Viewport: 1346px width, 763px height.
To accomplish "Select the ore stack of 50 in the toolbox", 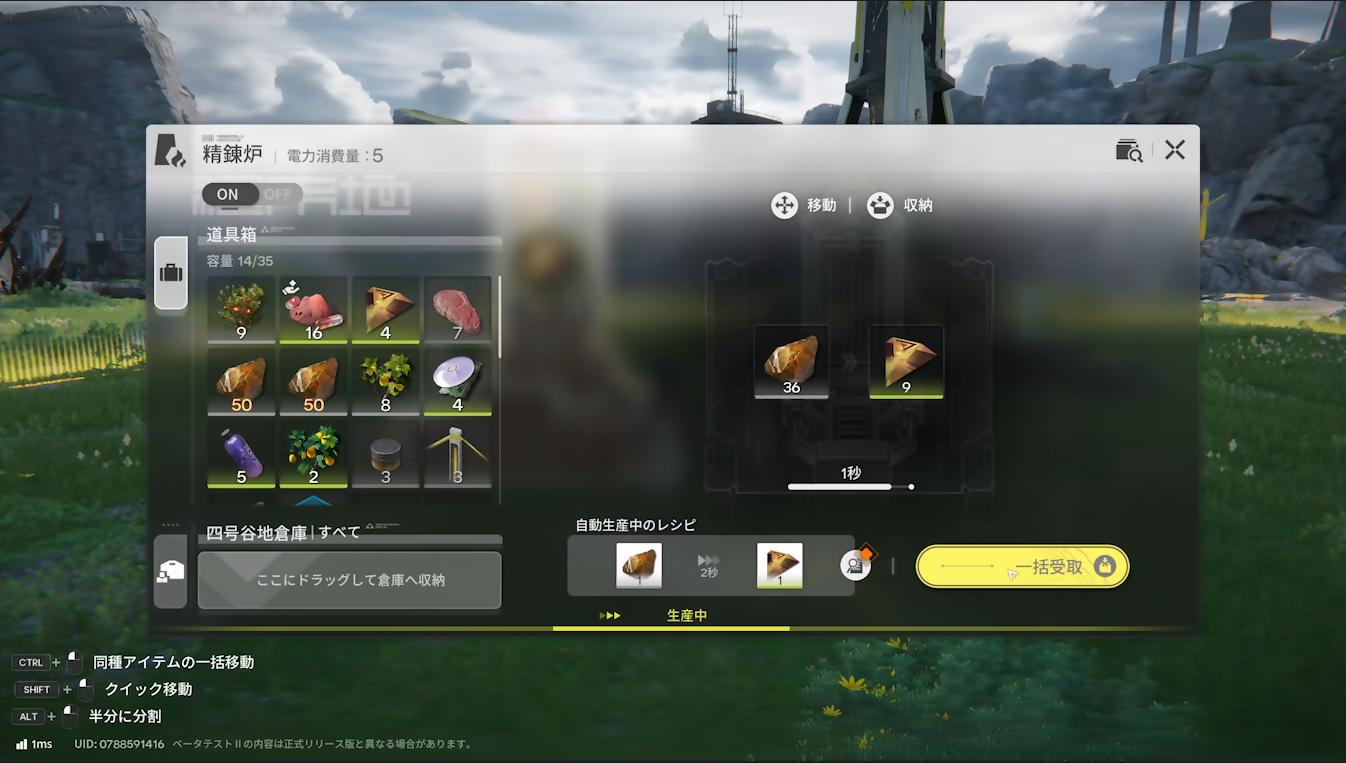I will (241, 381).
